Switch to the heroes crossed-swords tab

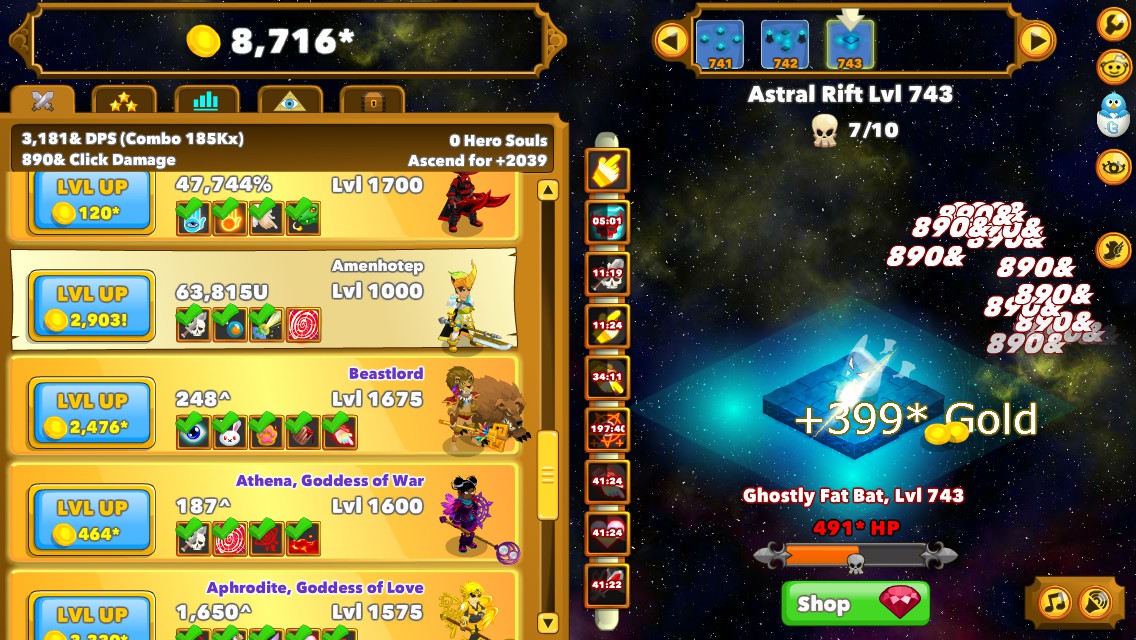click(42, 101)
